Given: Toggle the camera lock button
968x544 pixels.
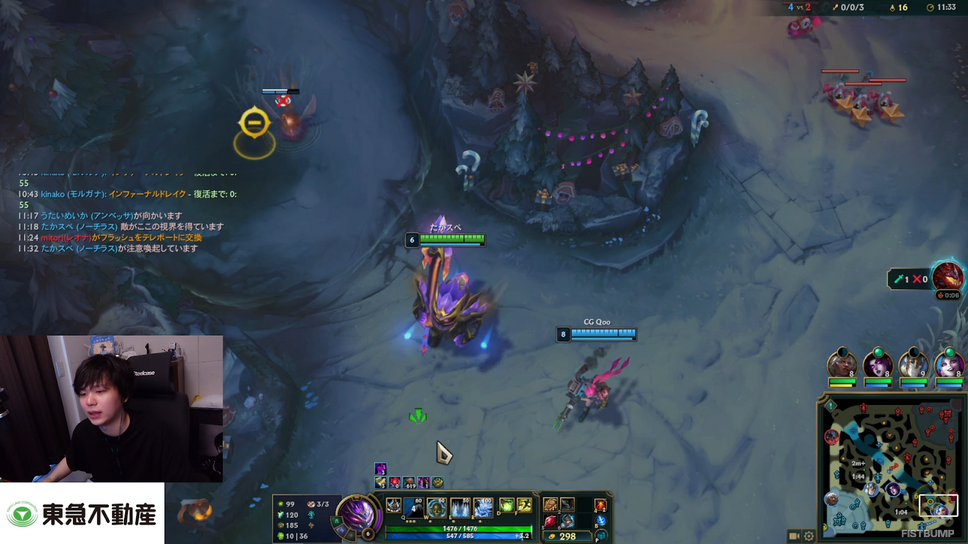Looking at the screenshot, I should click(793, 536).
